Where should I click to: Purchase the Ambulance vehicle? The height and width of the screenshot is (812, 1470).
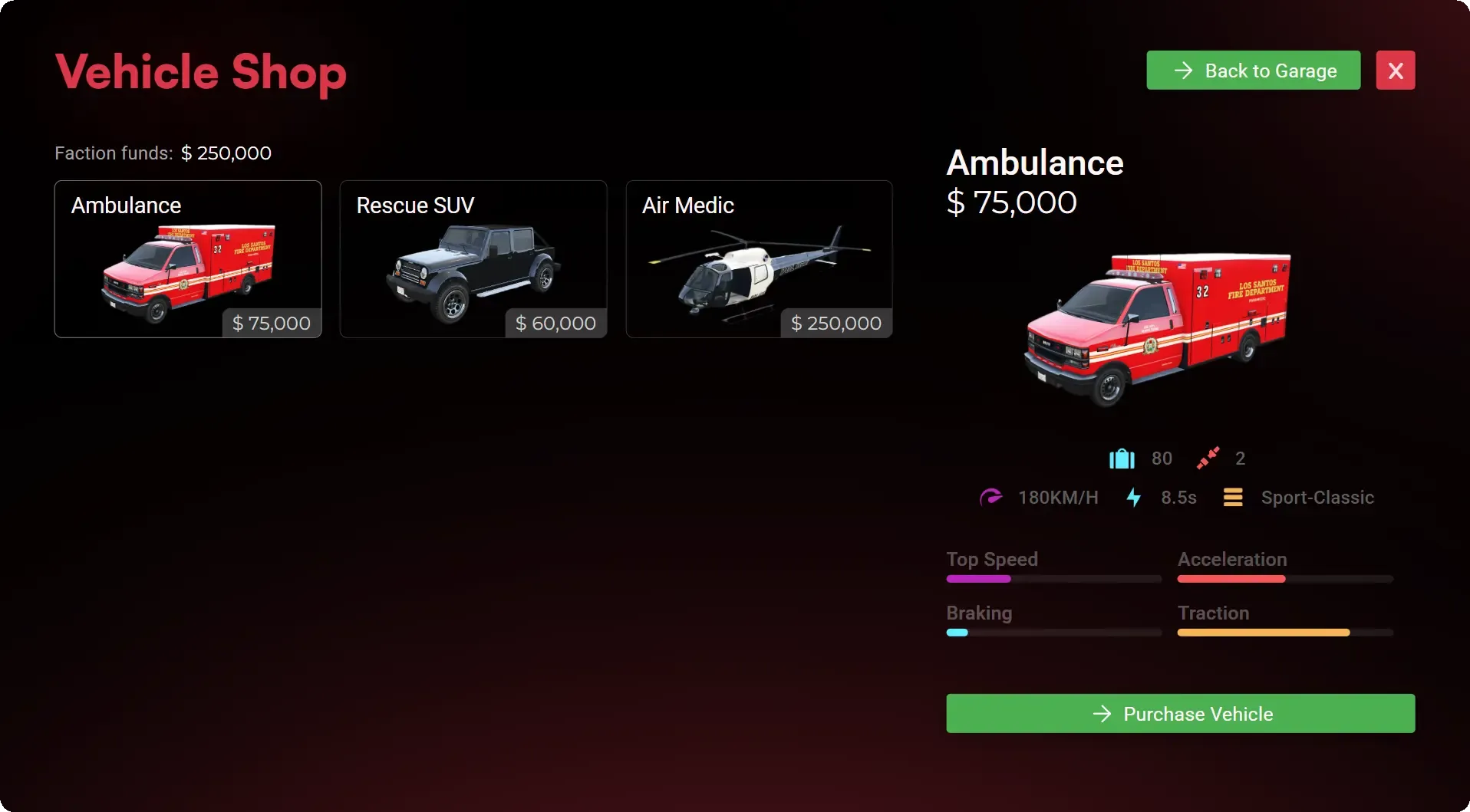[1179, 713]
